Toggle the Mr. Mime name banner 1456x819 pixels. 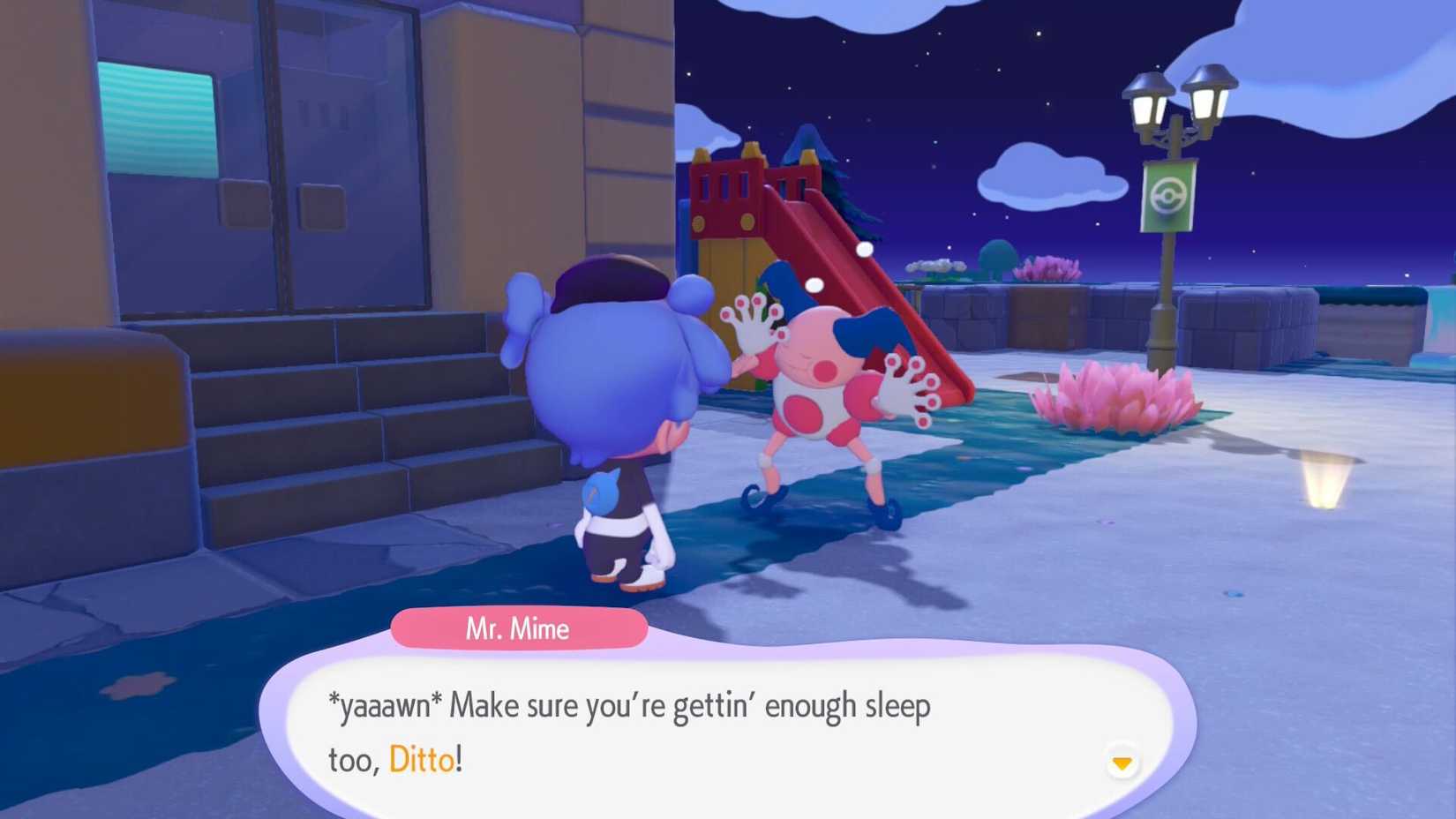(x=519, y=628)
